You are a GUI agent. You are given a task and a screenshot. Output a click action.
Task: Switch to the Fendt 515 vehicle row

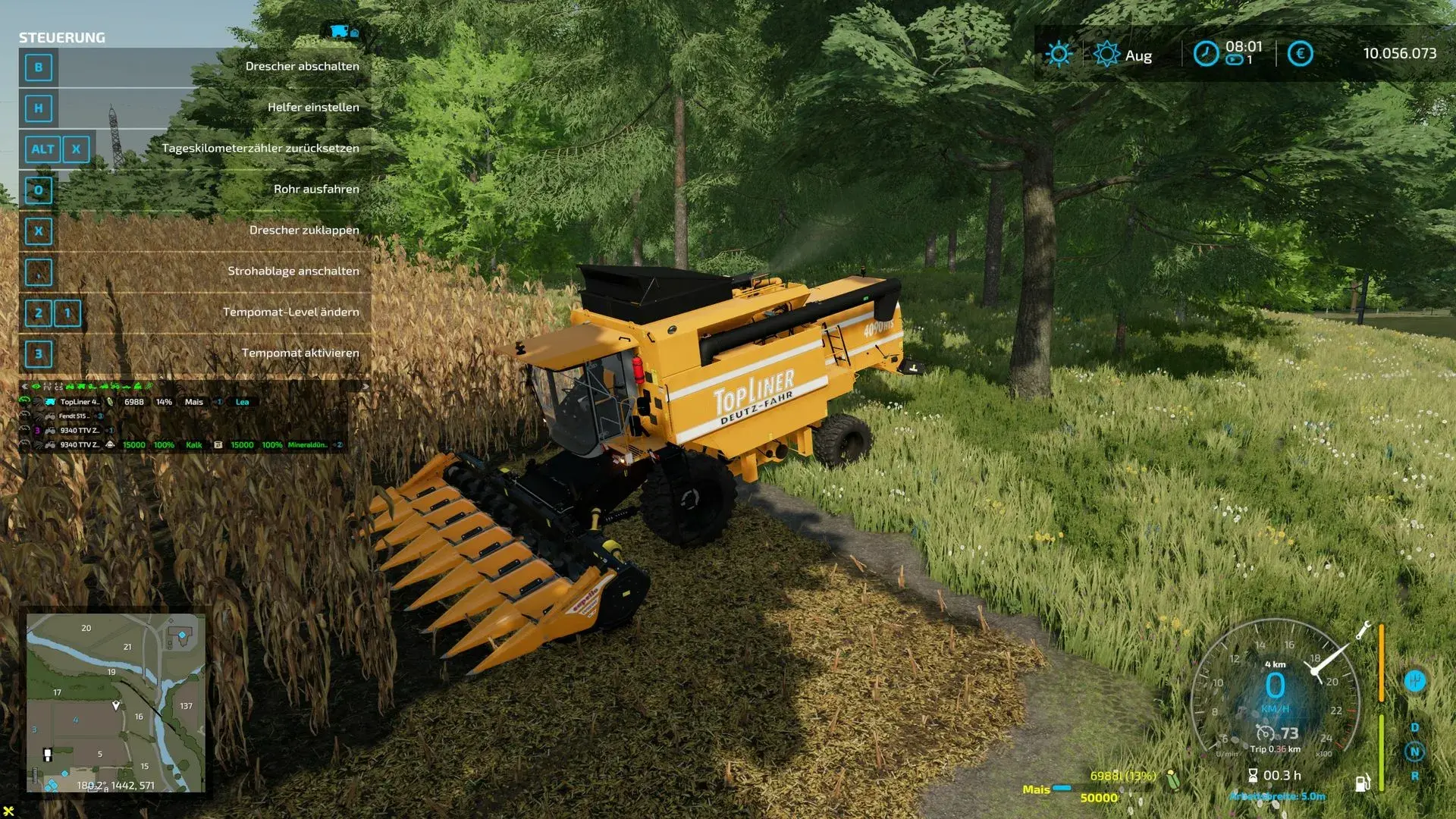tap(74, 416)
